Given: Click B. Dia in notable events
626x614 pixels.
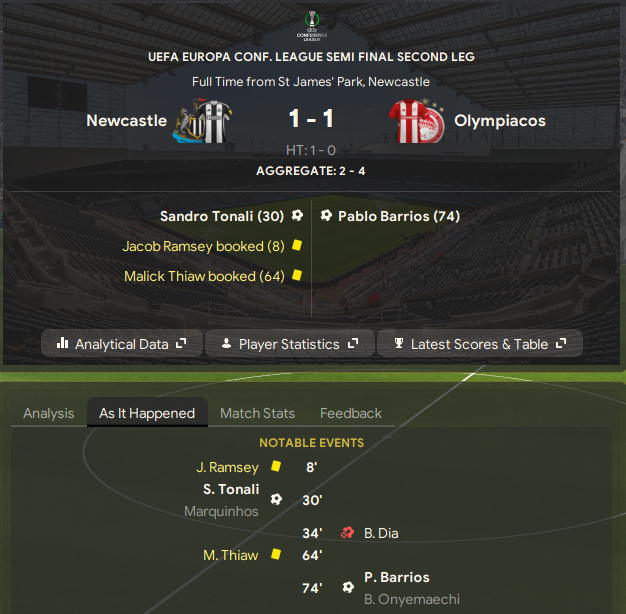Looking at the screenshot, I should click(x=381, y=533).
